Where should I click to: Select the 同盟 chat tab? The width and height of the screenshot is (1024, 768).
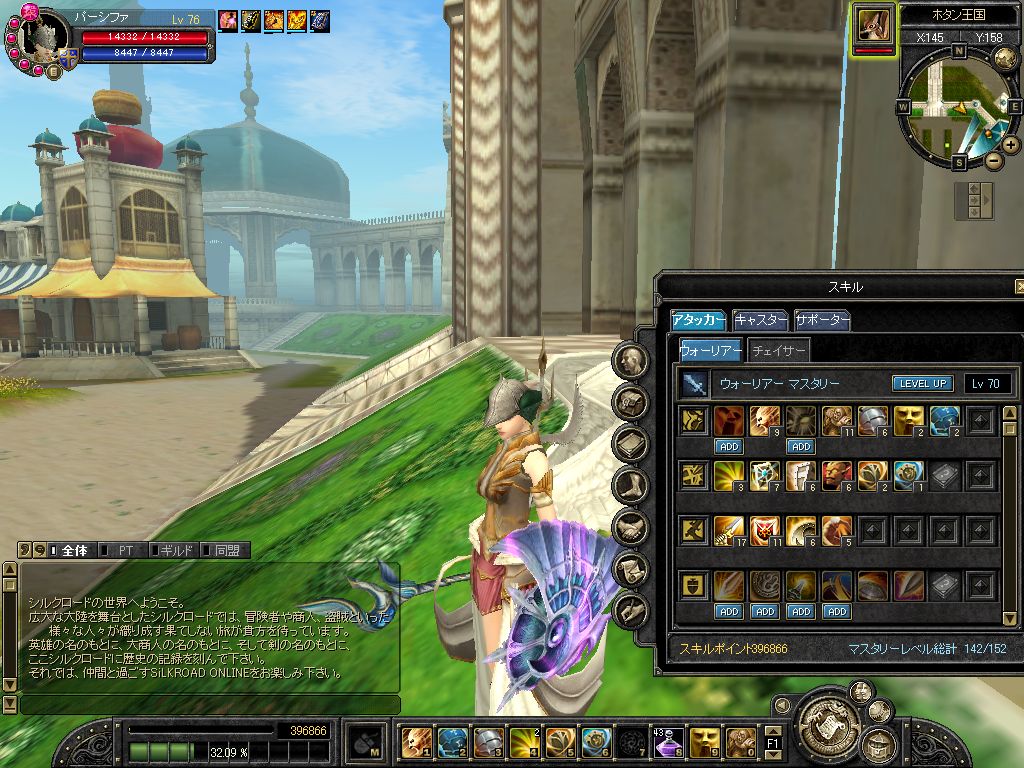click(225, 550)
